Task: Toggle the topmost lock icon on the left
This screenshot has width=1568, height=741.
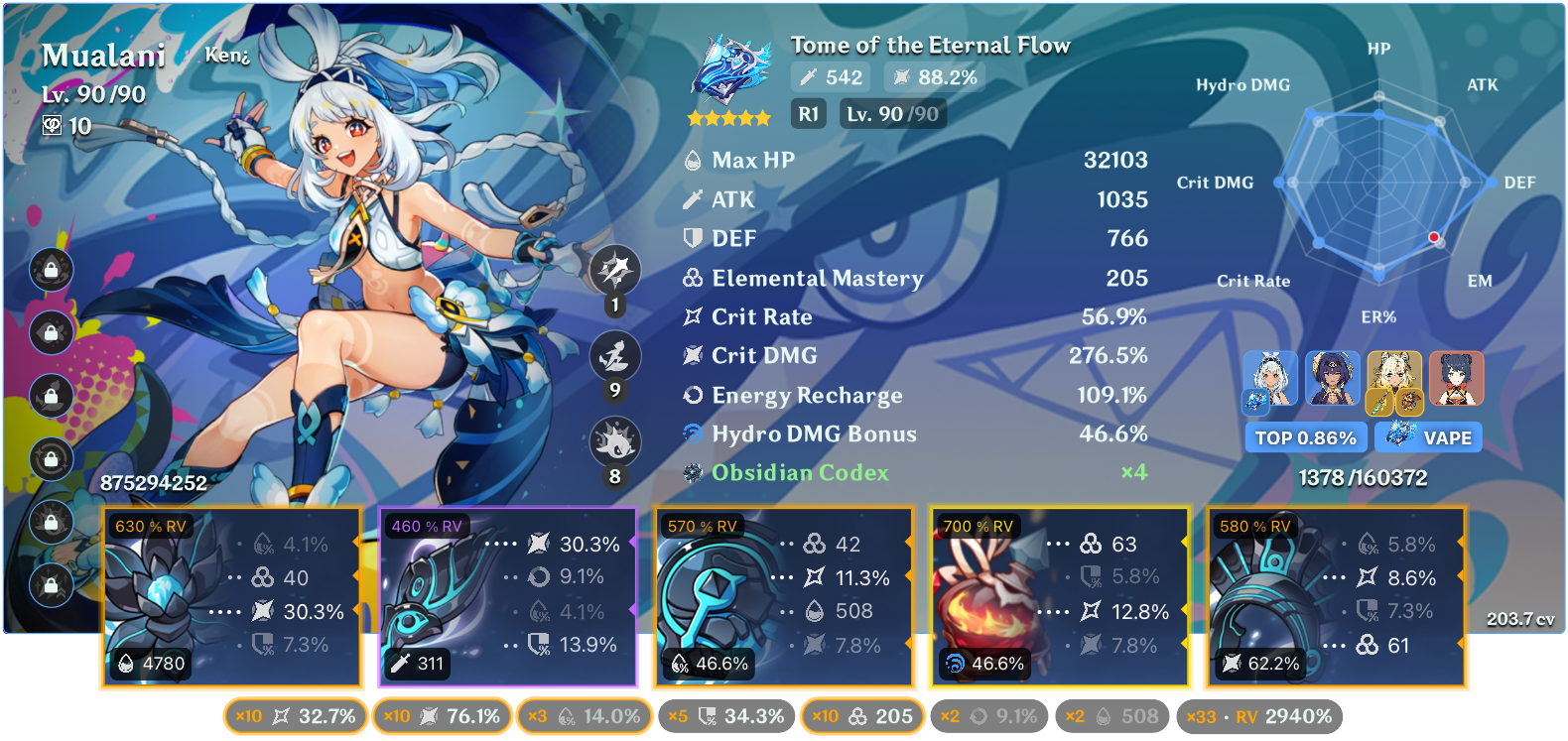Action: 51,270
